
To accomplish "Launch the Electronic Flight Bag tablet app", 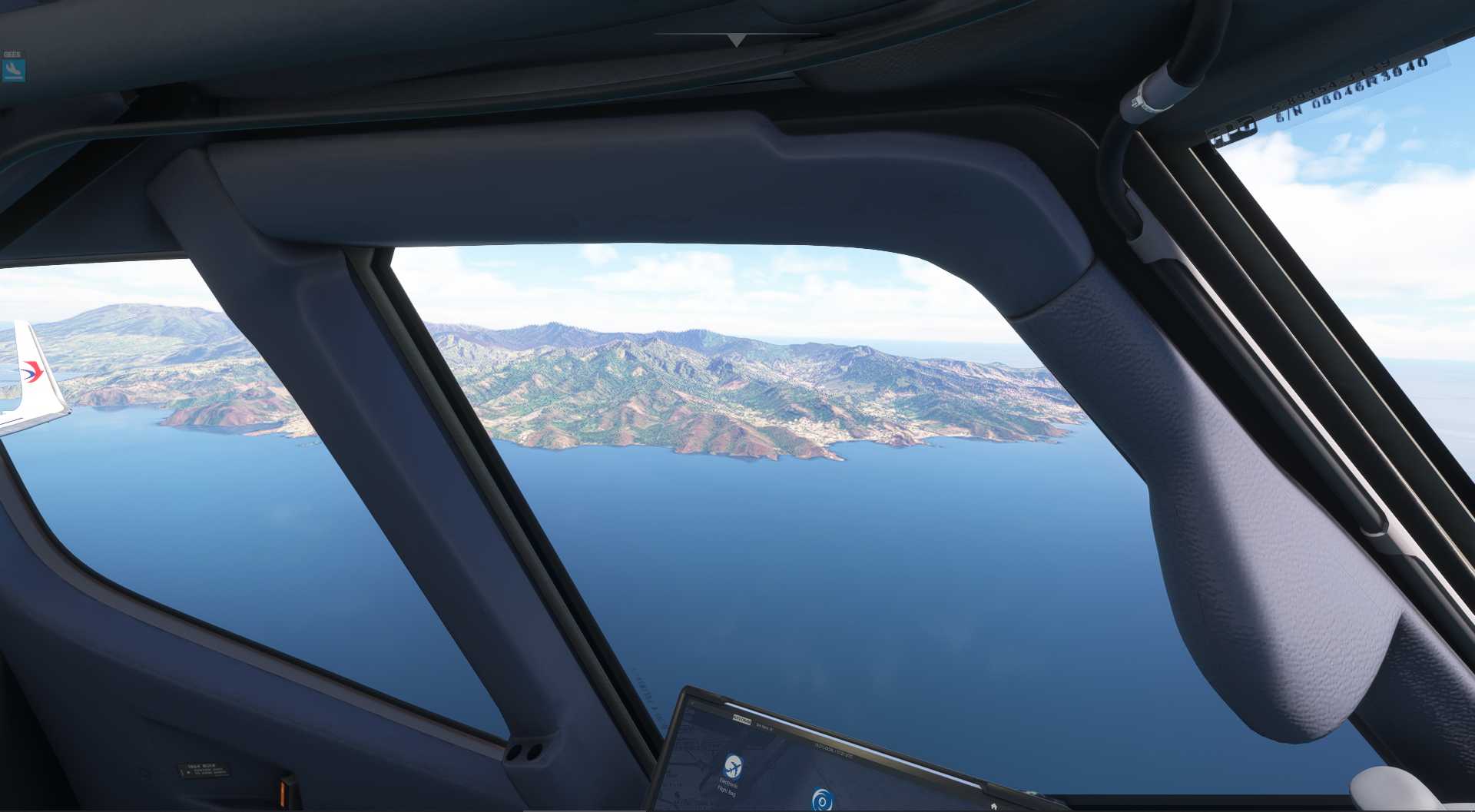I will tap(732, 767).
